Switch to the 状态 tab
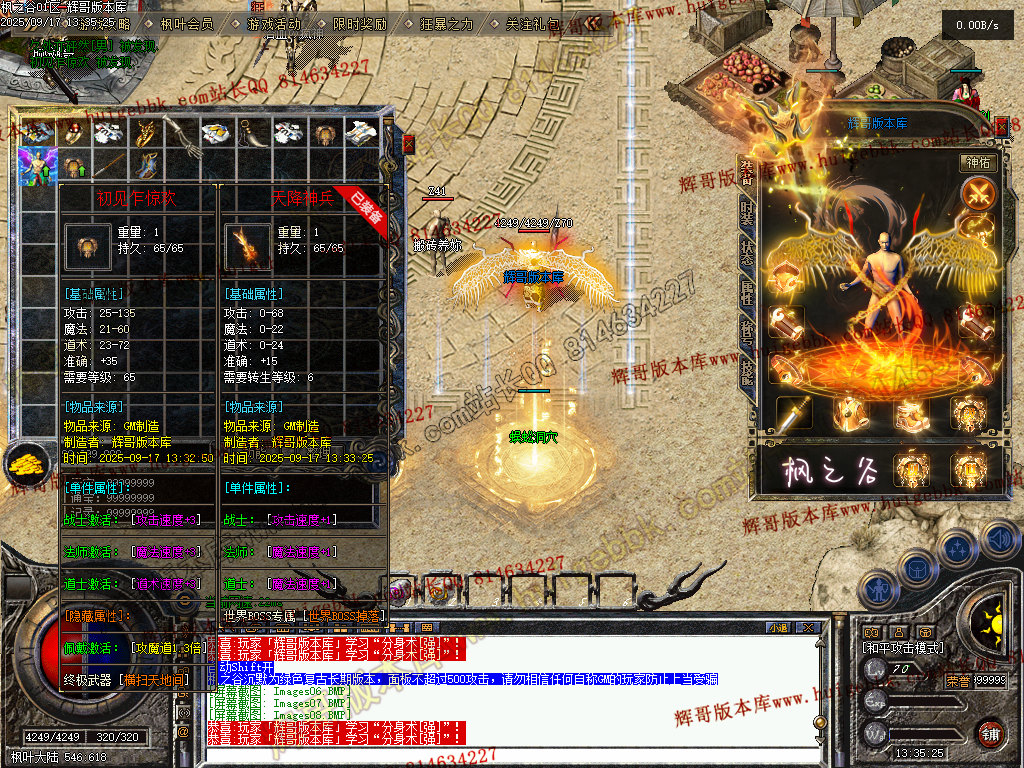1024x768 pixels. (x=747, y=252)
